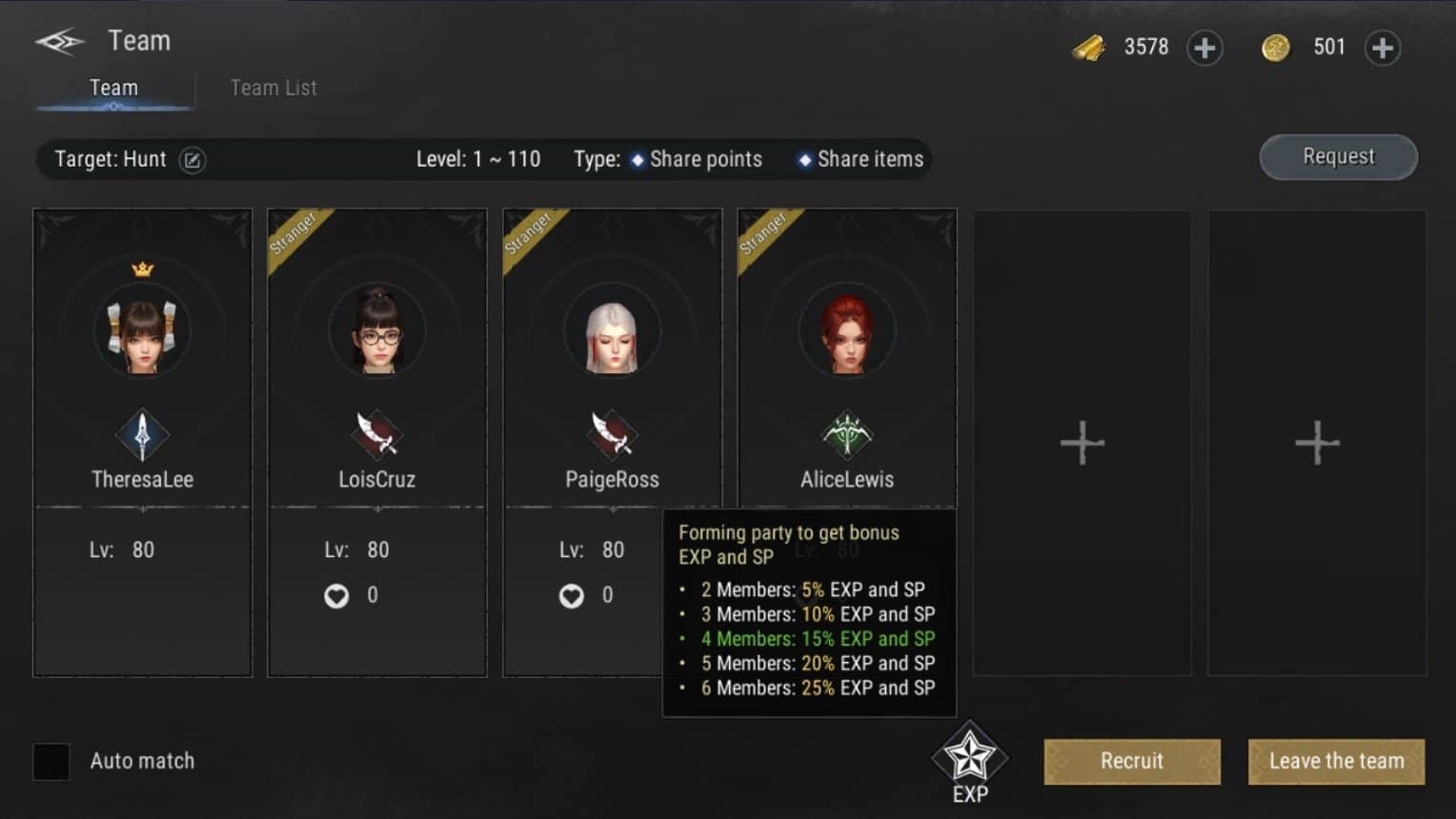
Task: Open the edit icon next to Target: Hunt
Action: [x=192, y=160]
